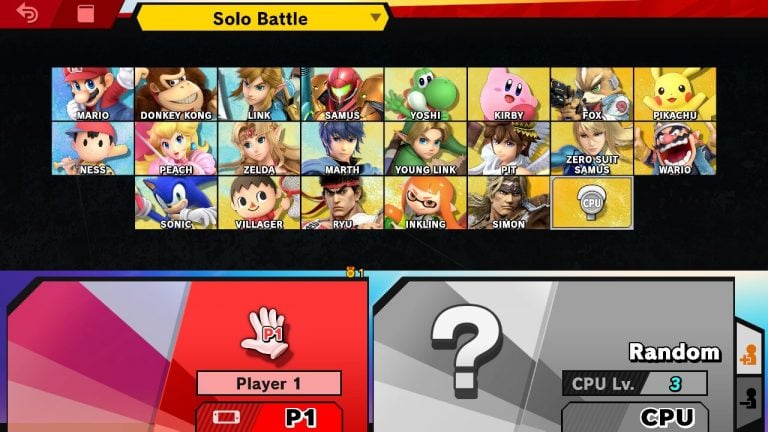Click the CPU token tile in roster
This screenshot has width=768, height=432.
point(591,203)
